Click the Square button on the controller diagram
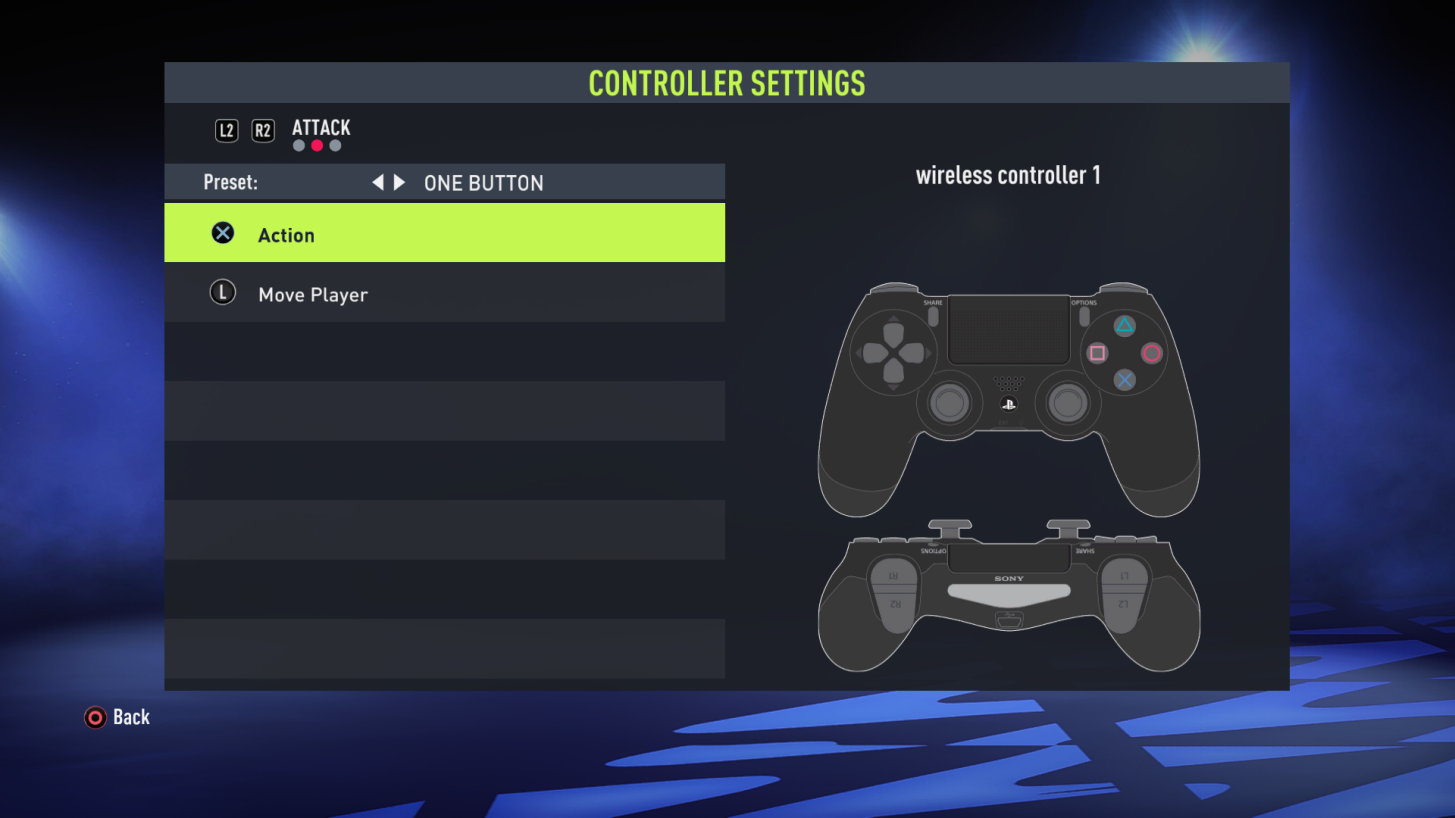 1095,353
